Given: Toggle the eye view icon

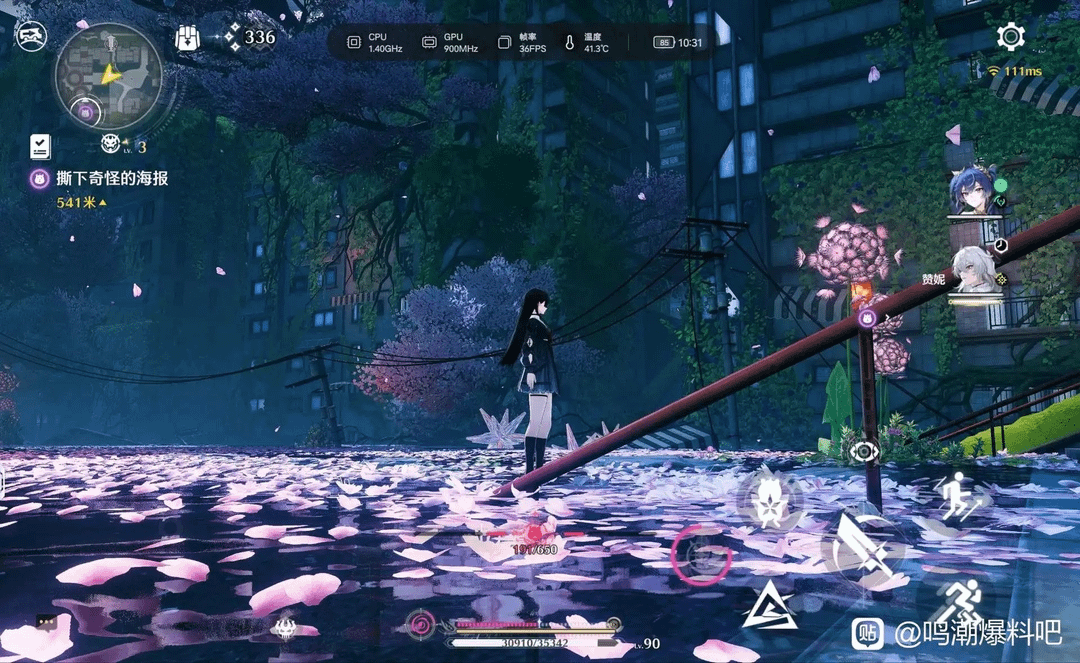Looking at the screenshot, I should point(863,451).
